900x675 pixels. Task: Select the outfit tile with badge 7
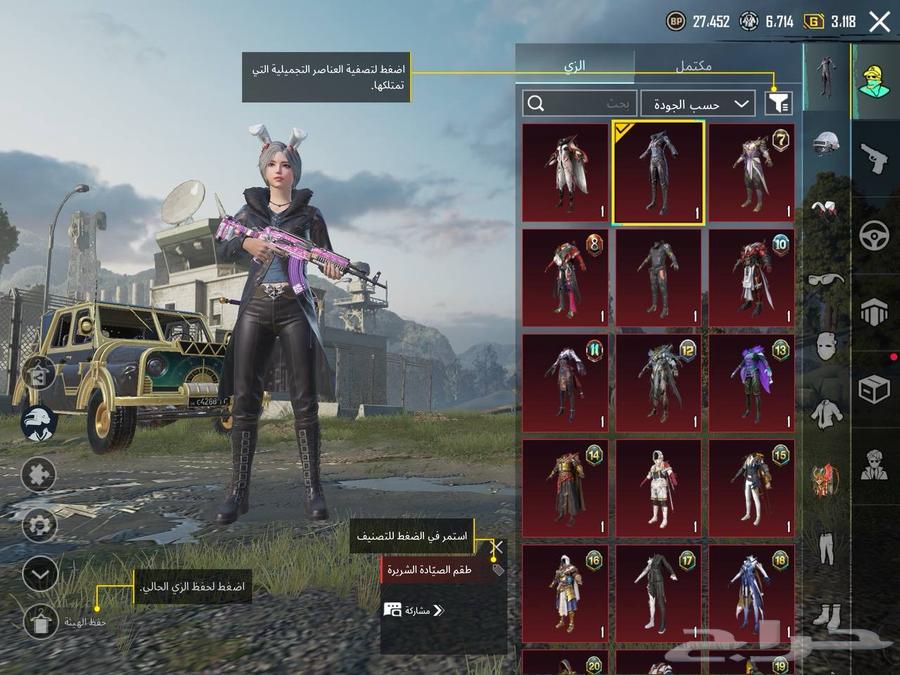(x=751, y=172)
